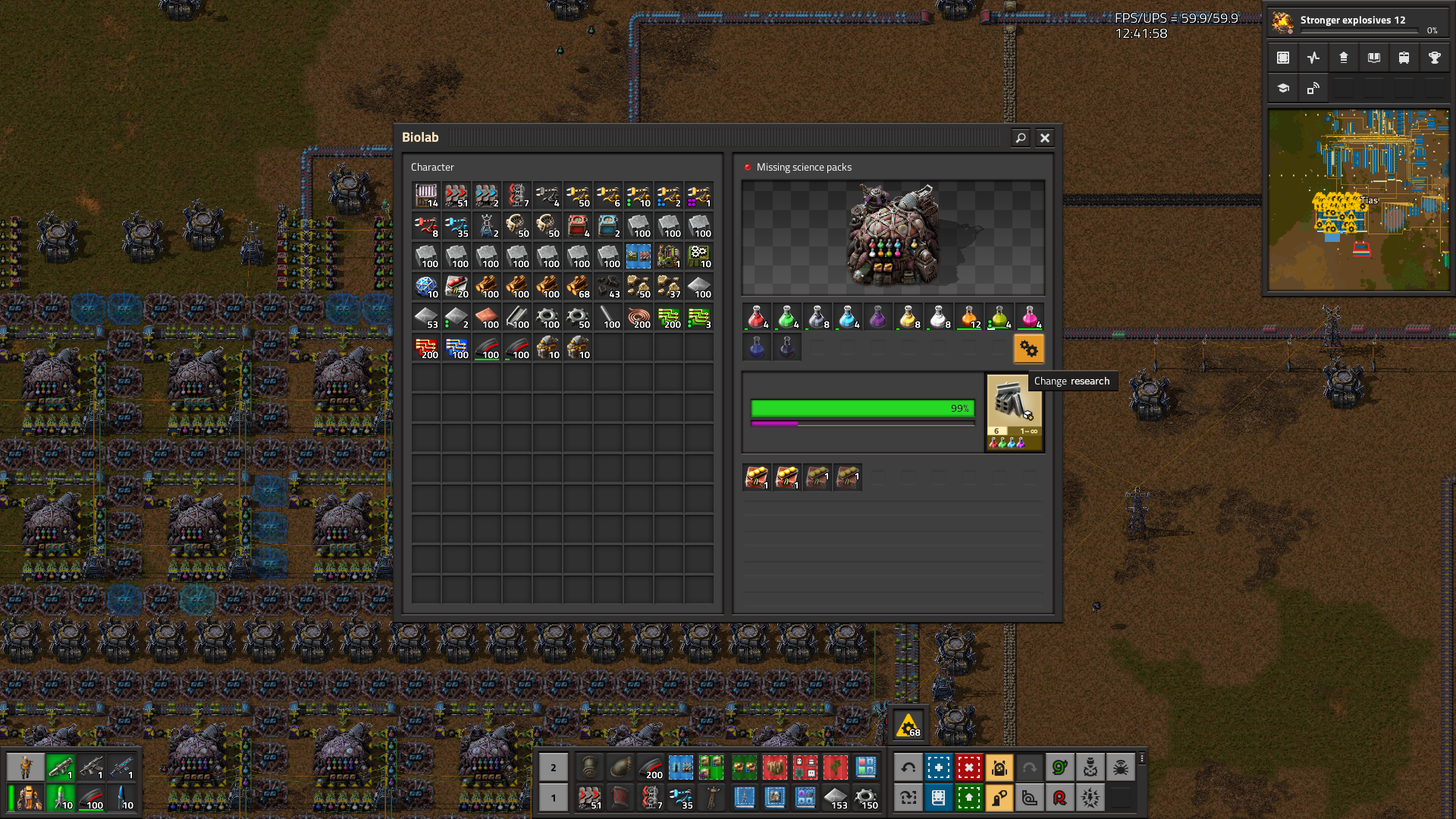
Task: Open the achievements trophy button
Action: [1434, 58]
